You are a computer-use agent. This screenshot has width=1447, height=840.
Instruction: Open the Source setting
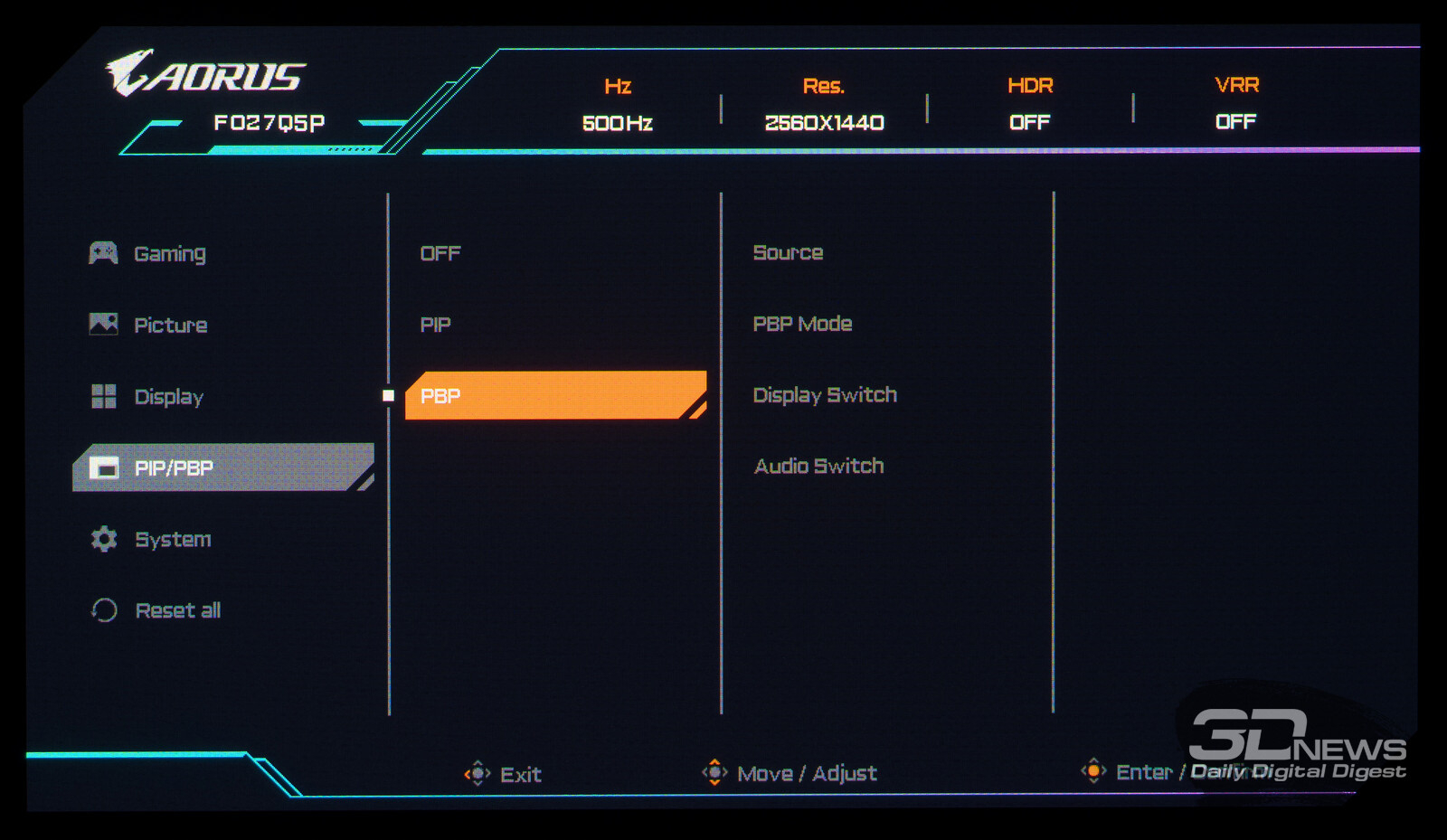pos(788,252)
